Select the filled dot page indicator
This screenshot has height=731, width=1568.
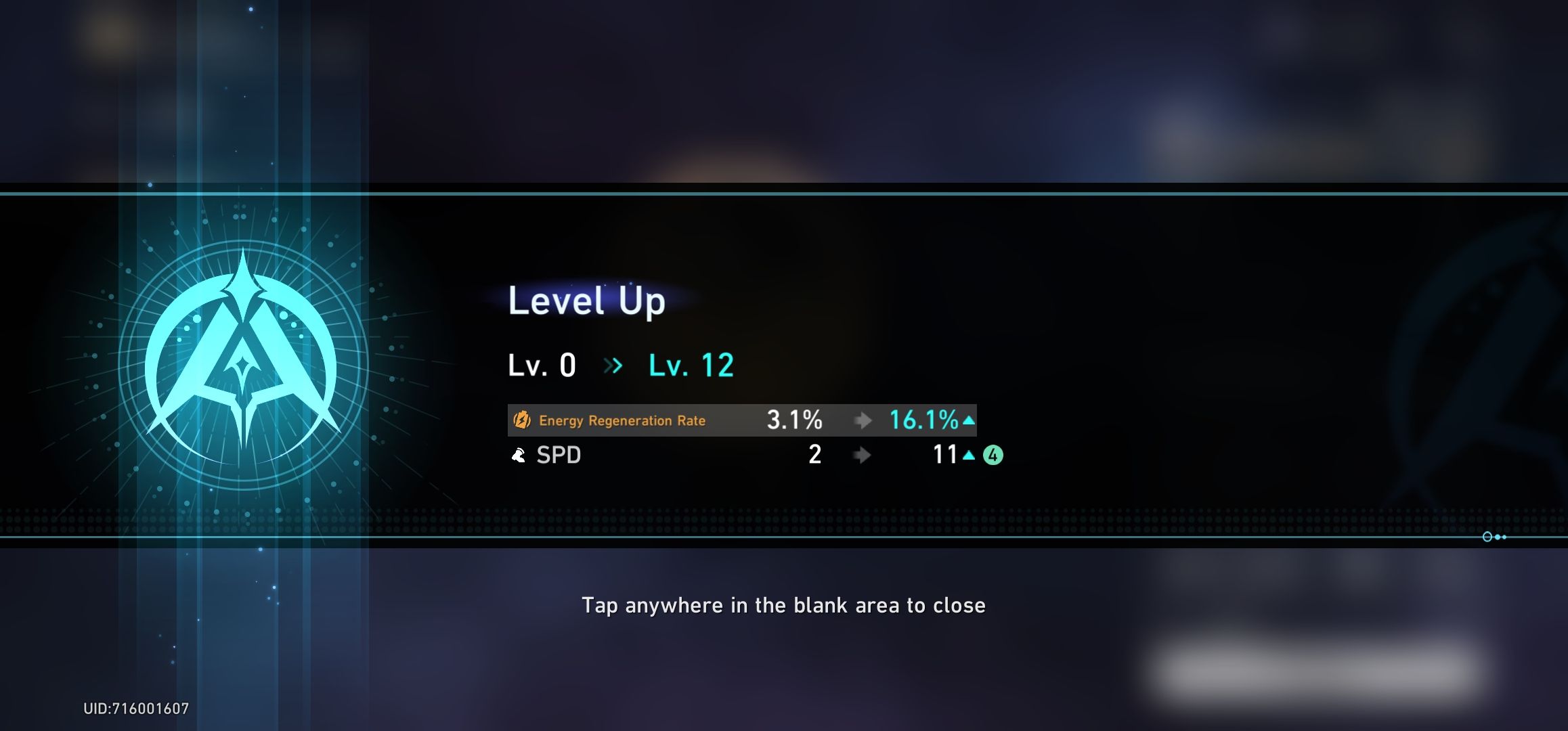1498,537
